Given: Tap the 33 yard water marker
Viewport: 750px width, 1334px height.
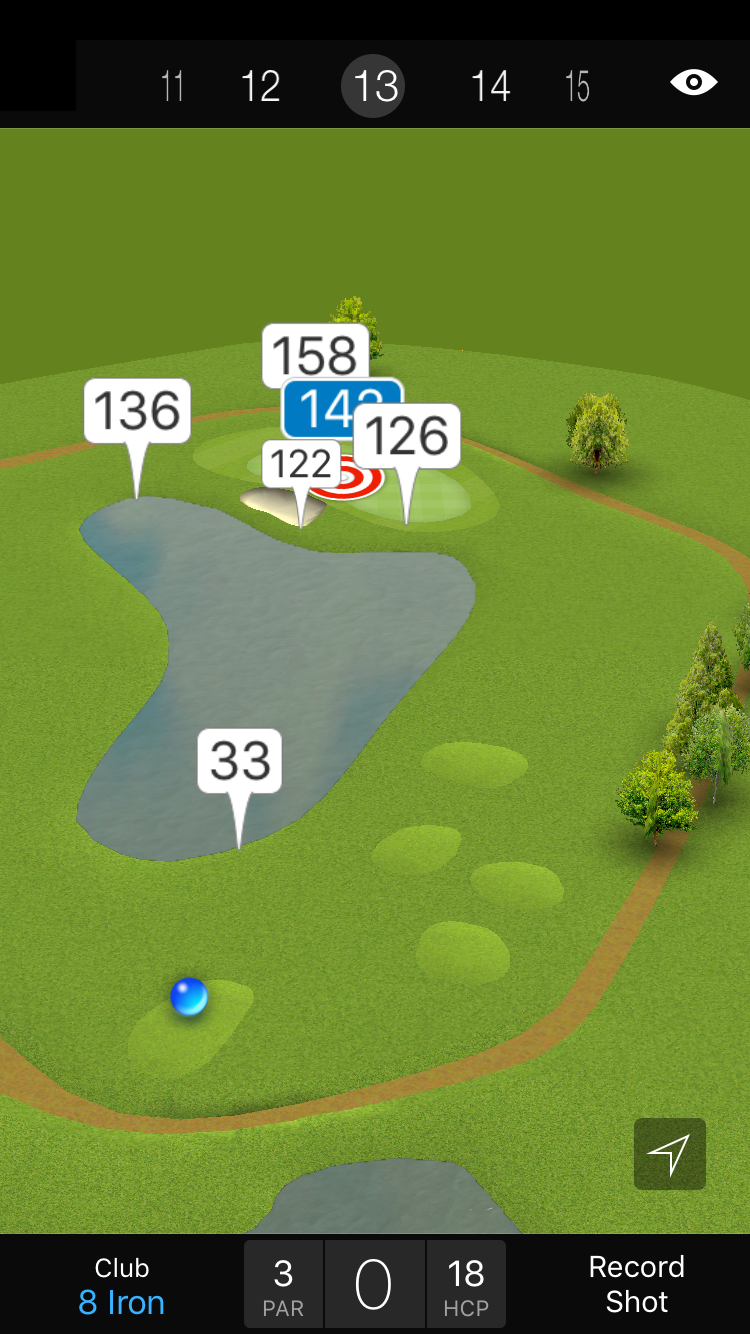Looking at the screenshot, I should 240,761.
